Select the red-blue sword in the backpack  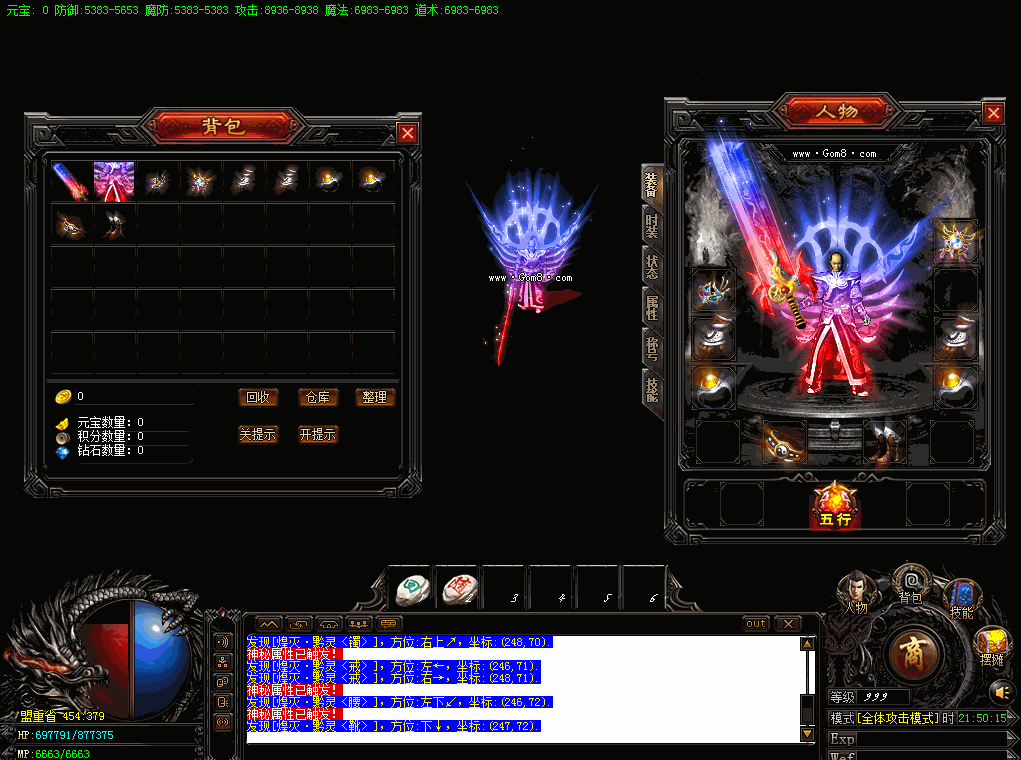71,181
